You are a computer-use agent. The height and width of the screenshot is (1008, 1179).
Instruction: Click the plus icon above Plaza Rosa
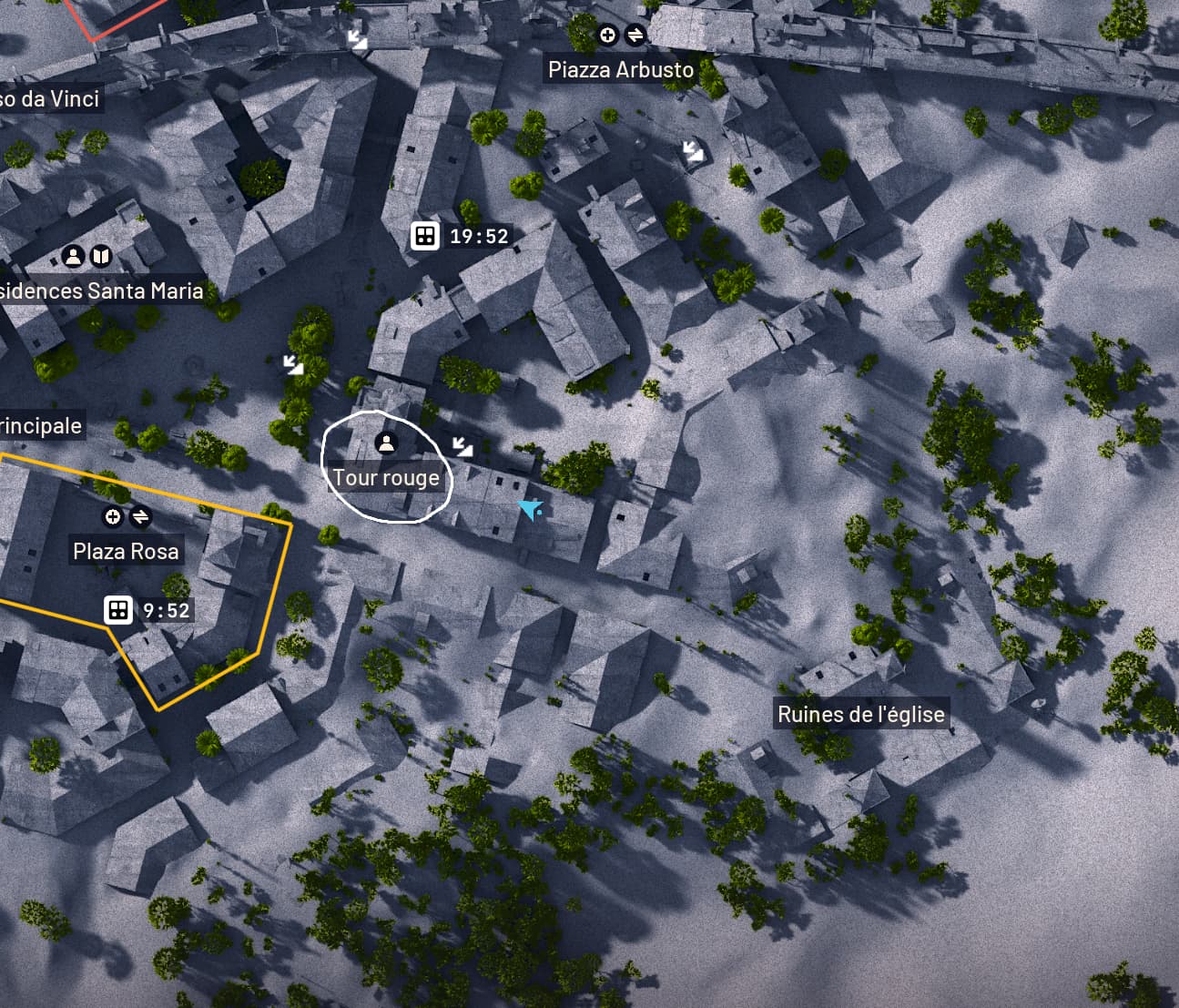[113, 517]
